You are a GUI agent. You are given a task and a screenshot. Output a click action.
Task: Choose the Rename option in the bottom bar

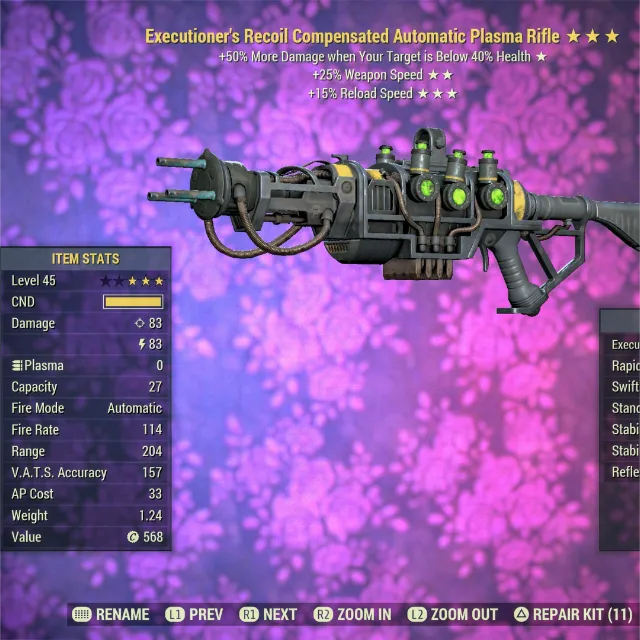click(111, 615)
